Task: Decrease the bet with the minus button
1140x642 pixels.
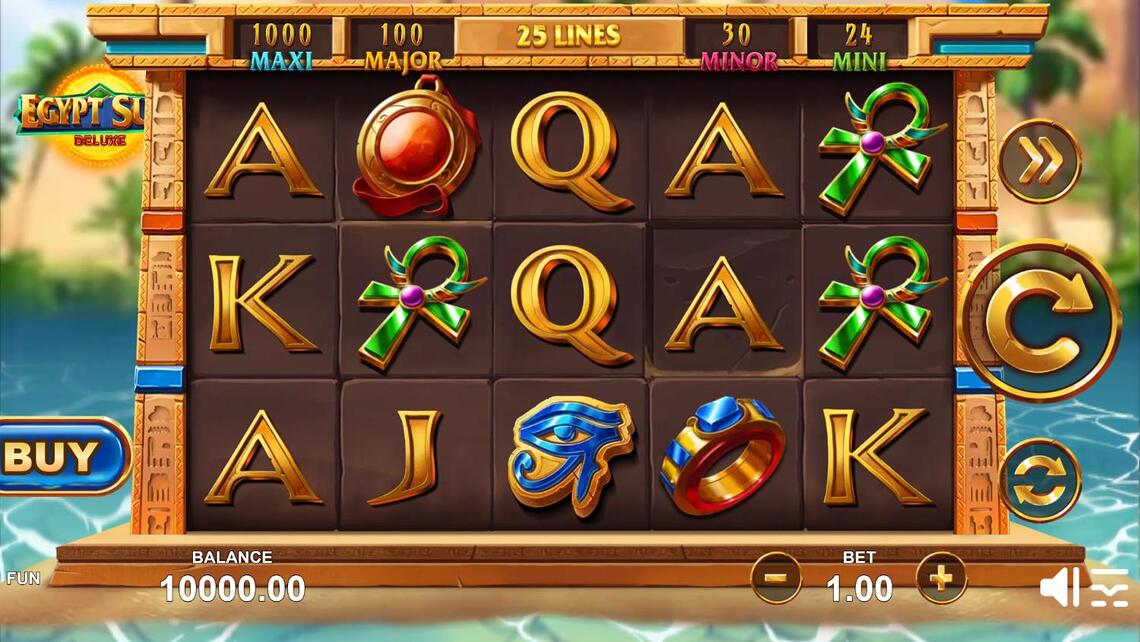Action: 776,578
